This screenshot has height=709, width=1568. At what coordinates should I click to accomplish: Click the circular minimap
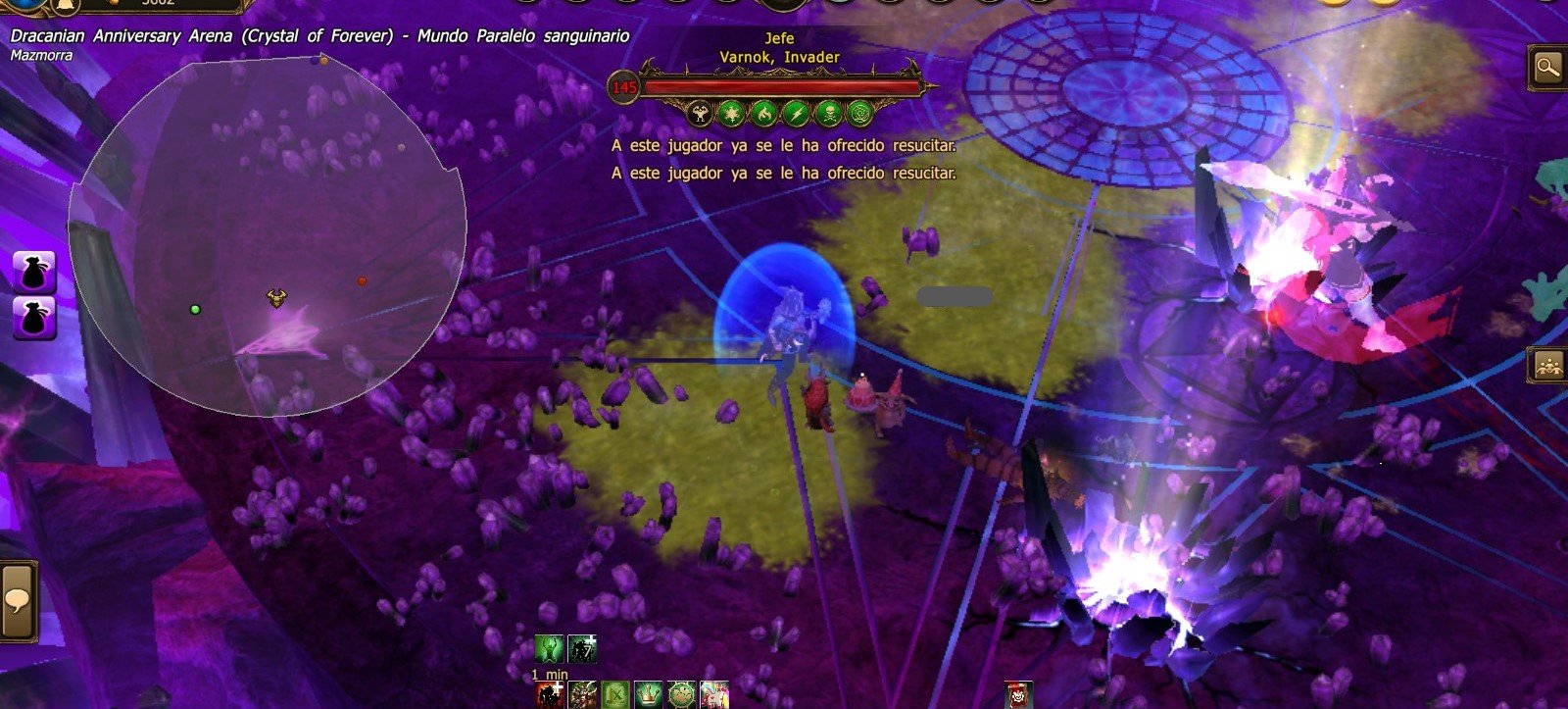point(267,235)
